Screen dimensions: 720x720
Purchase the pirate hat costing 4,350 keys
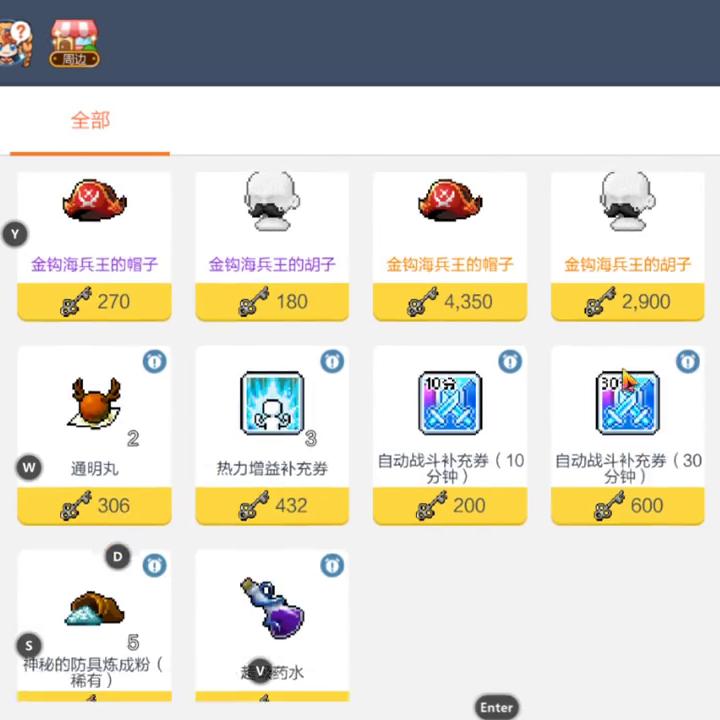[x=450, y=301]
